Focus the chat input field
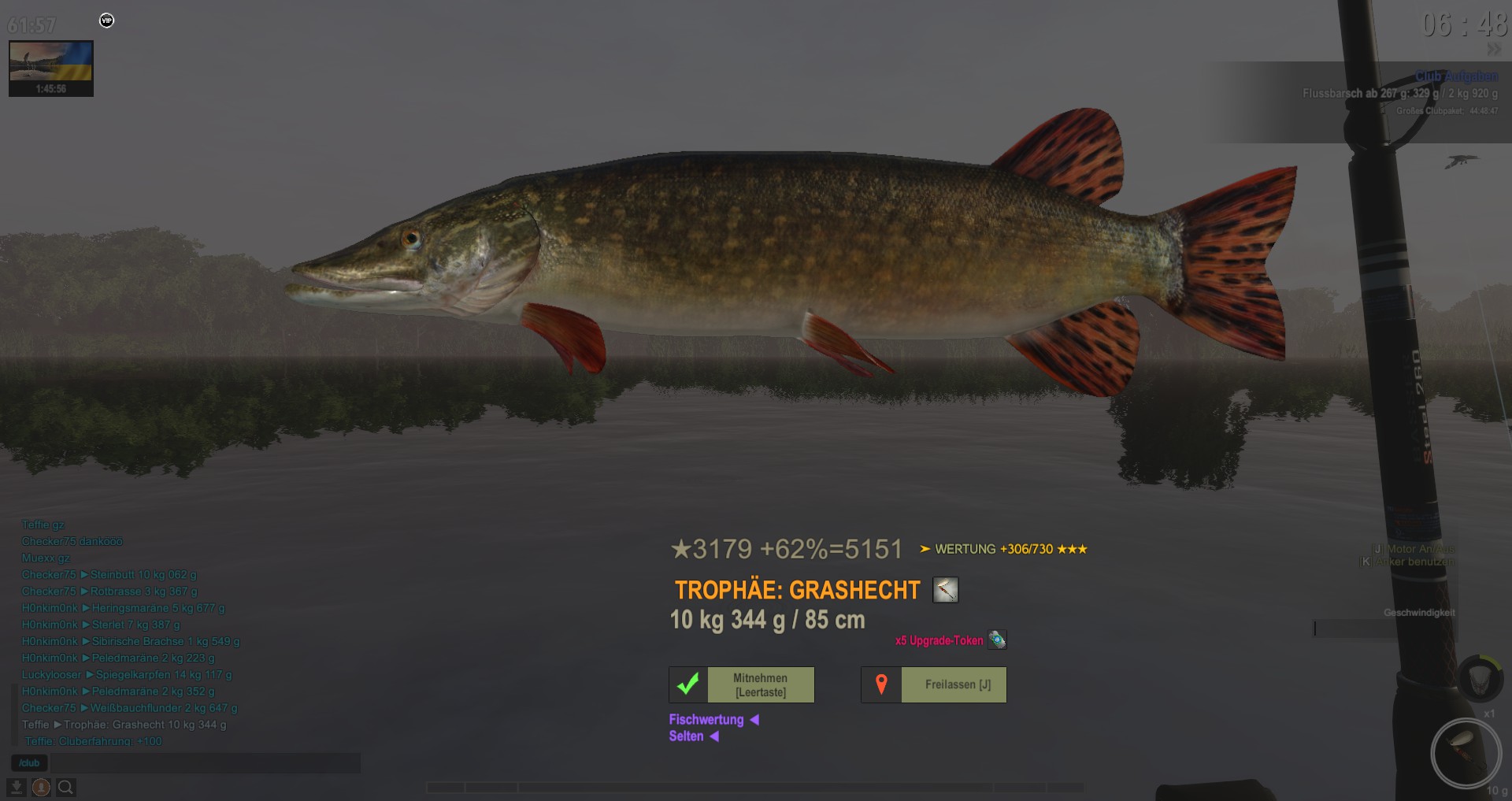The height and width of the screenshot is (801, 1512). coord(205,762)
